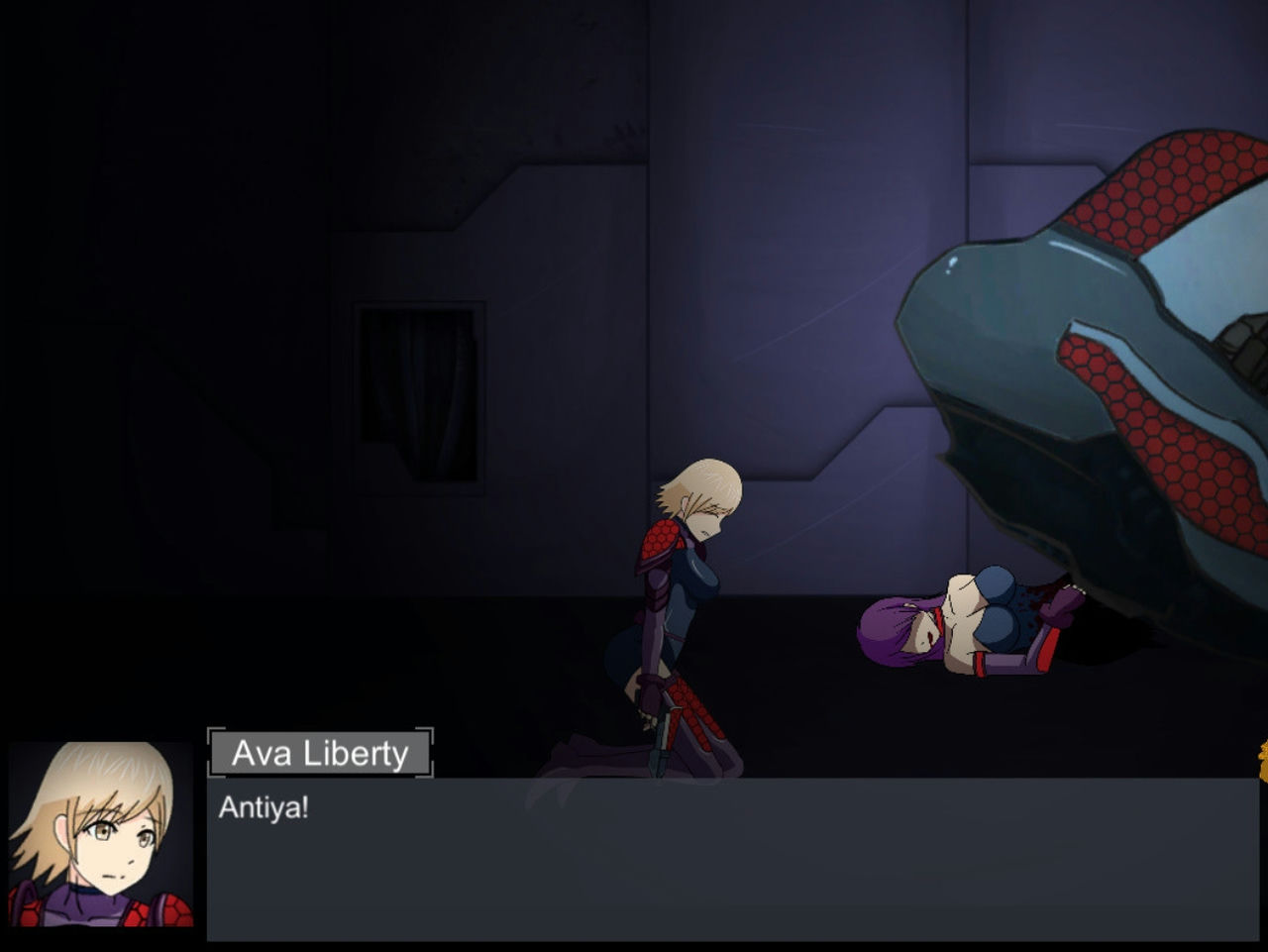Click Ava's red shoulder armor
Image resolution: width=1268 pixels, height=952 pixels.
tap(659, 535)
